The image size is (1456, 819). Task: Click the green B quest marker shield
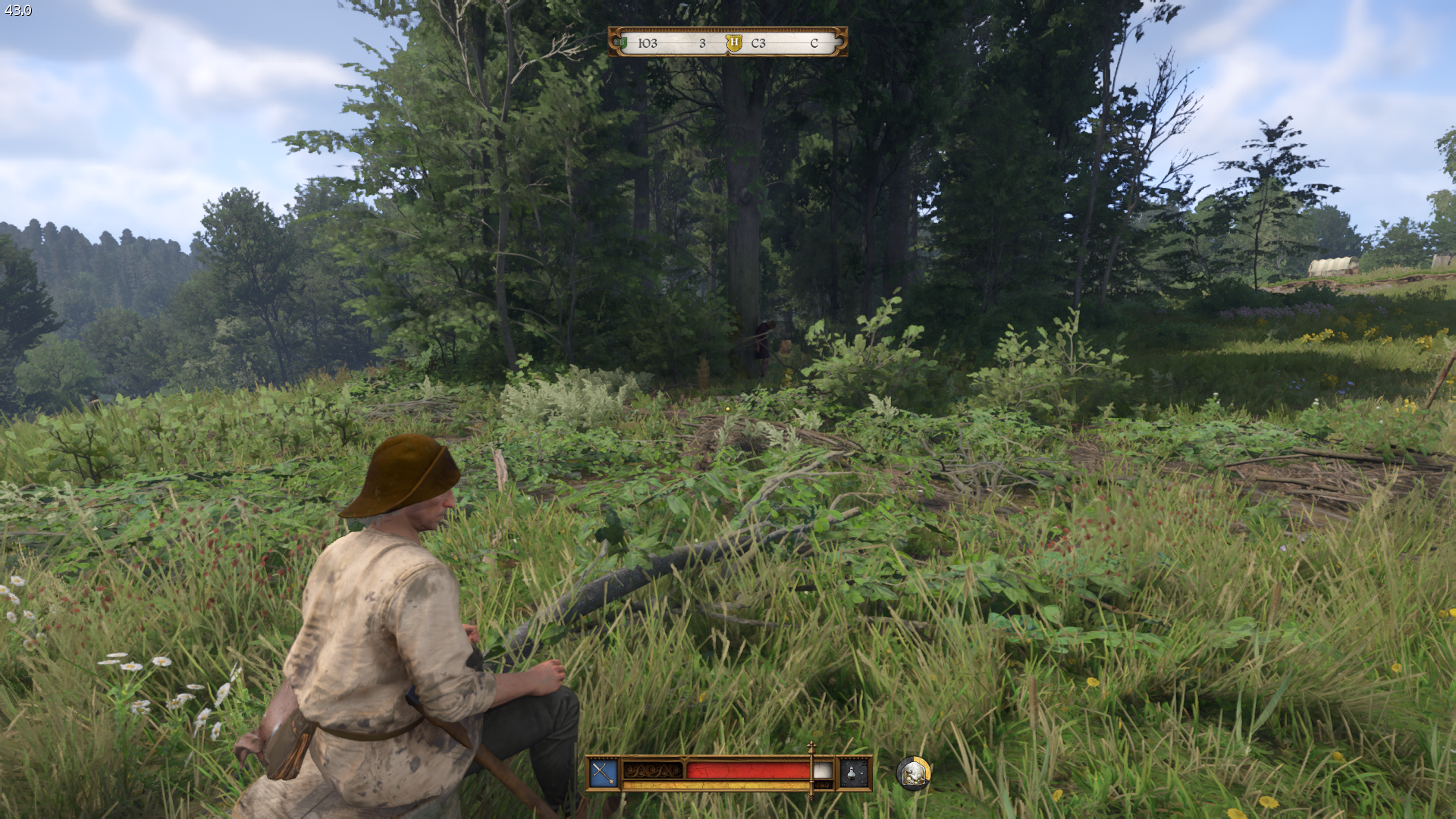(623, 43)
